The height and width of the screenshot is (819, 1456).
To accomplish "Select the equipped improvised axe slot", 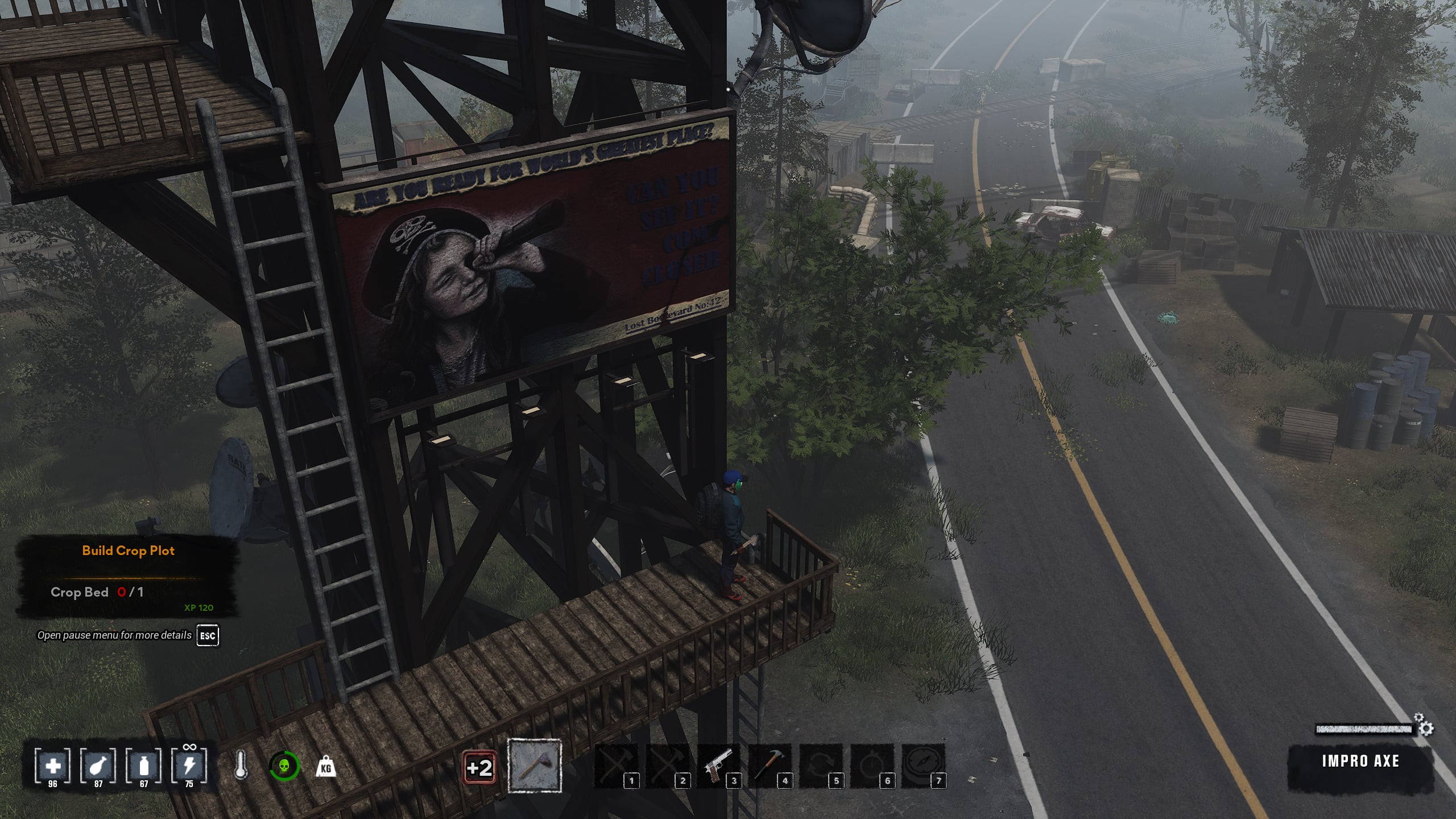I will 534,766.
